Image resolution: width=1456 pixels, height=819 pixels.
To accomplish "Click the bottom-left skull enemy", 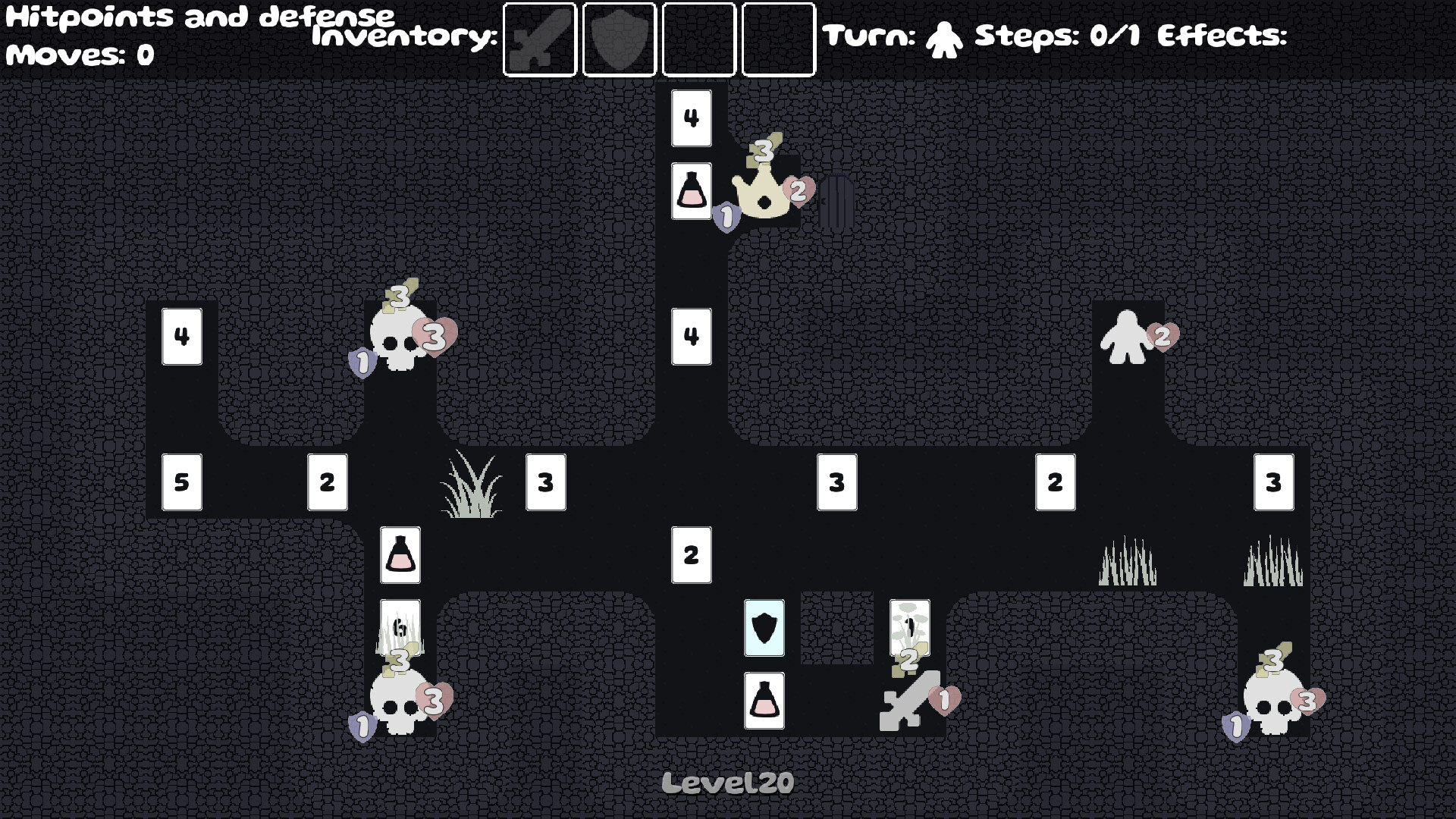I will click(400, 701).
